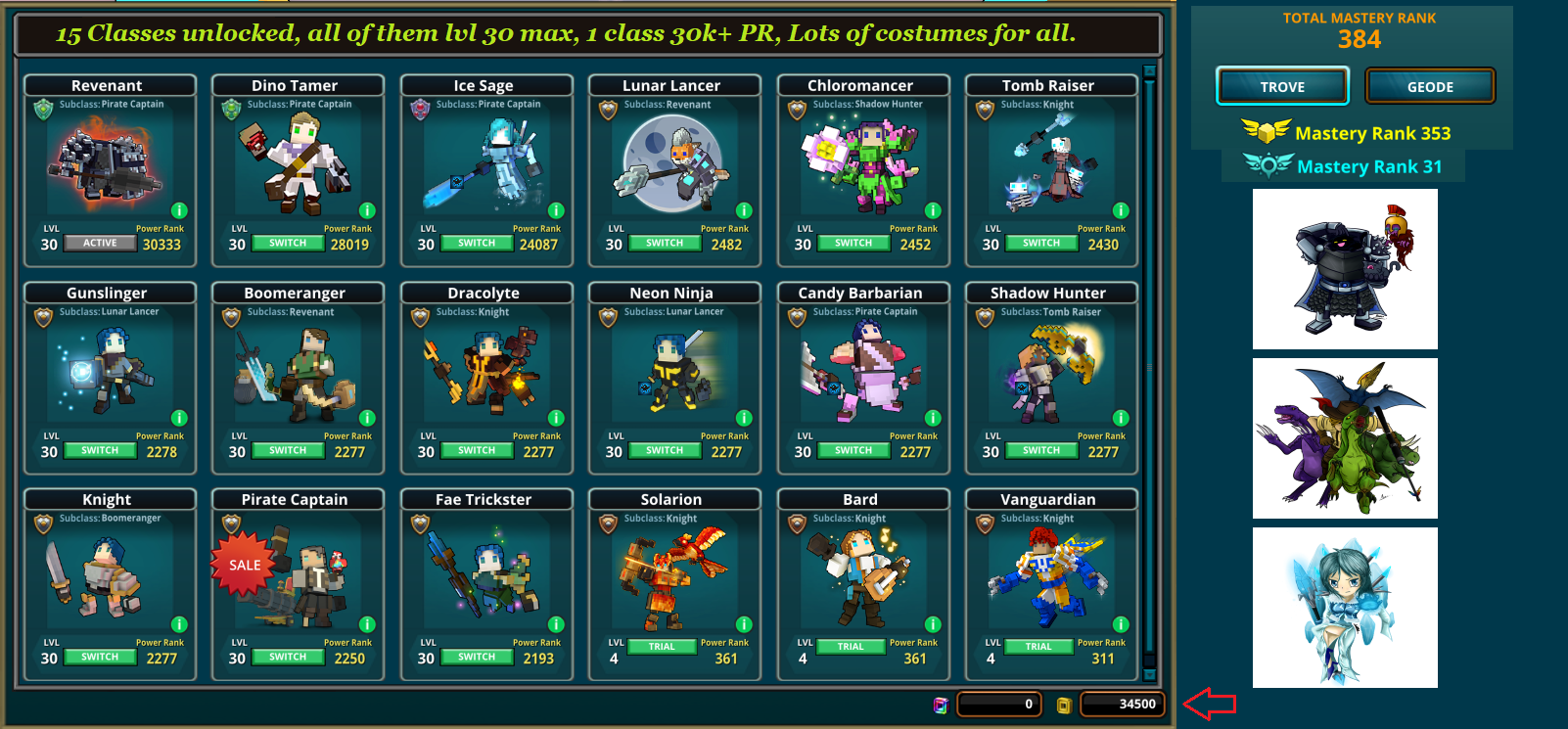The height and width of the screenshot is (729, 1568).
Task: Open the dark knight artwork thumbnail
Action: click(1345, 268)
